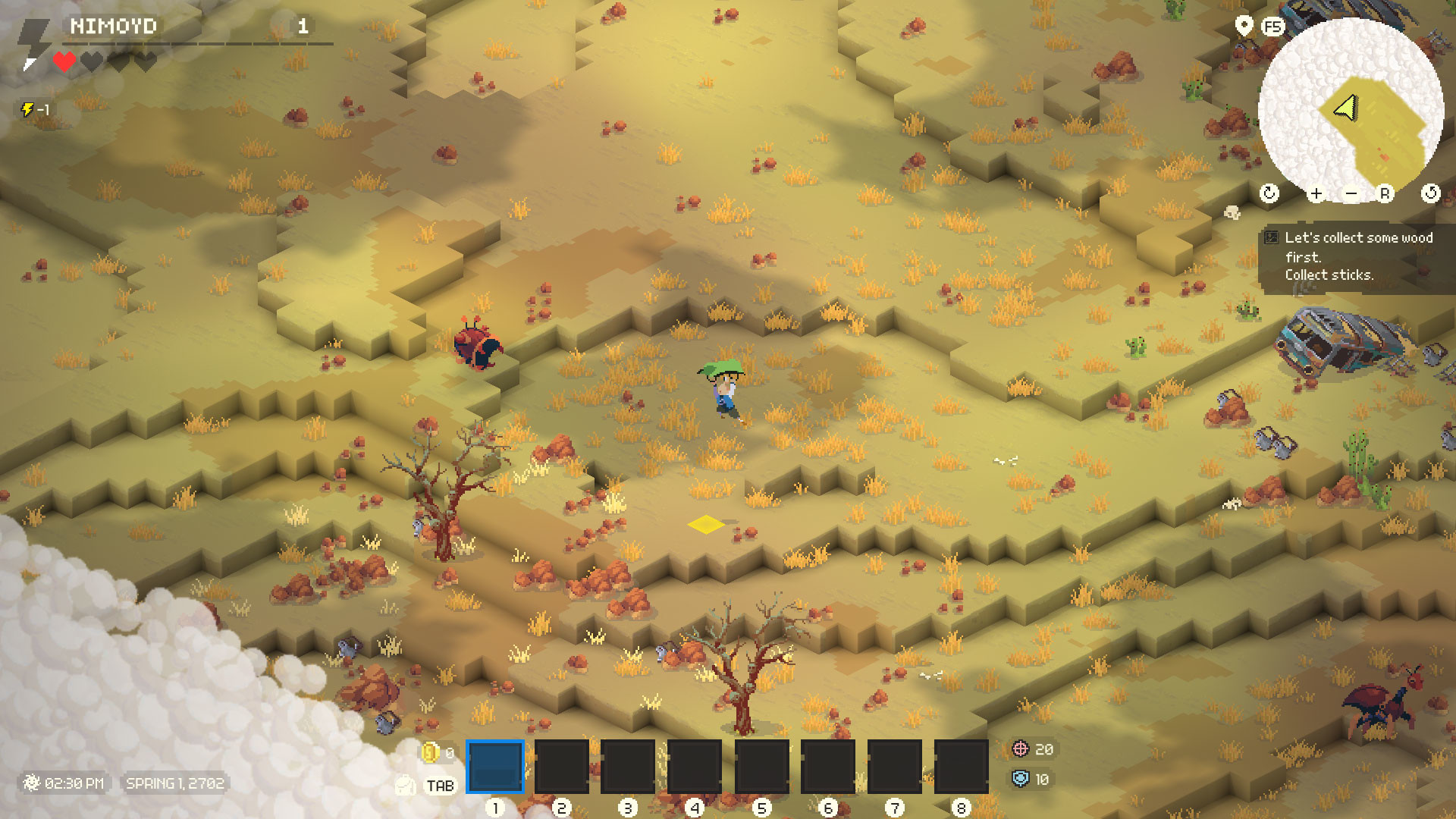Reset minimap with the R control
This screenshot has height=819, width=1456.
[1385, 193]
